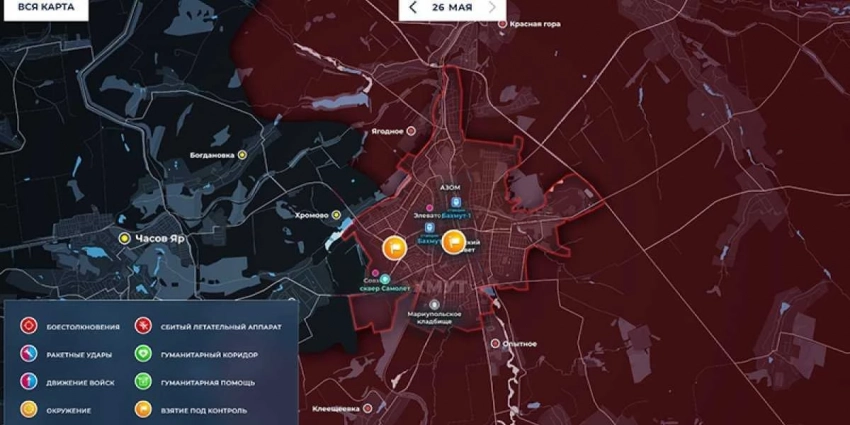Select the Ракетные удары legend entry
The image size is (850, 425).
click(30, 354)
